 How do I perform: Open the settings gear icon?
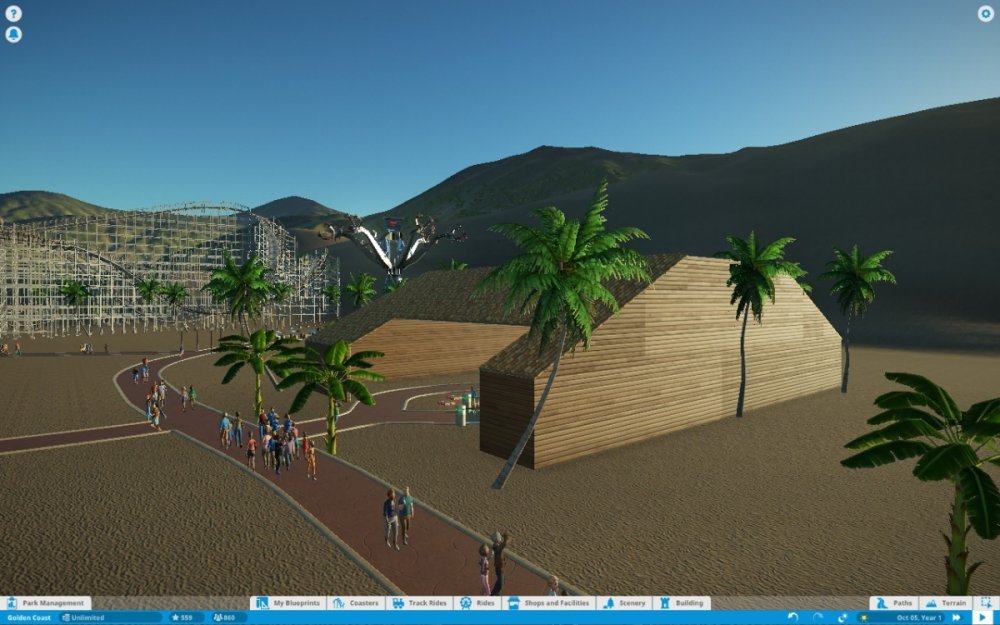985,14
